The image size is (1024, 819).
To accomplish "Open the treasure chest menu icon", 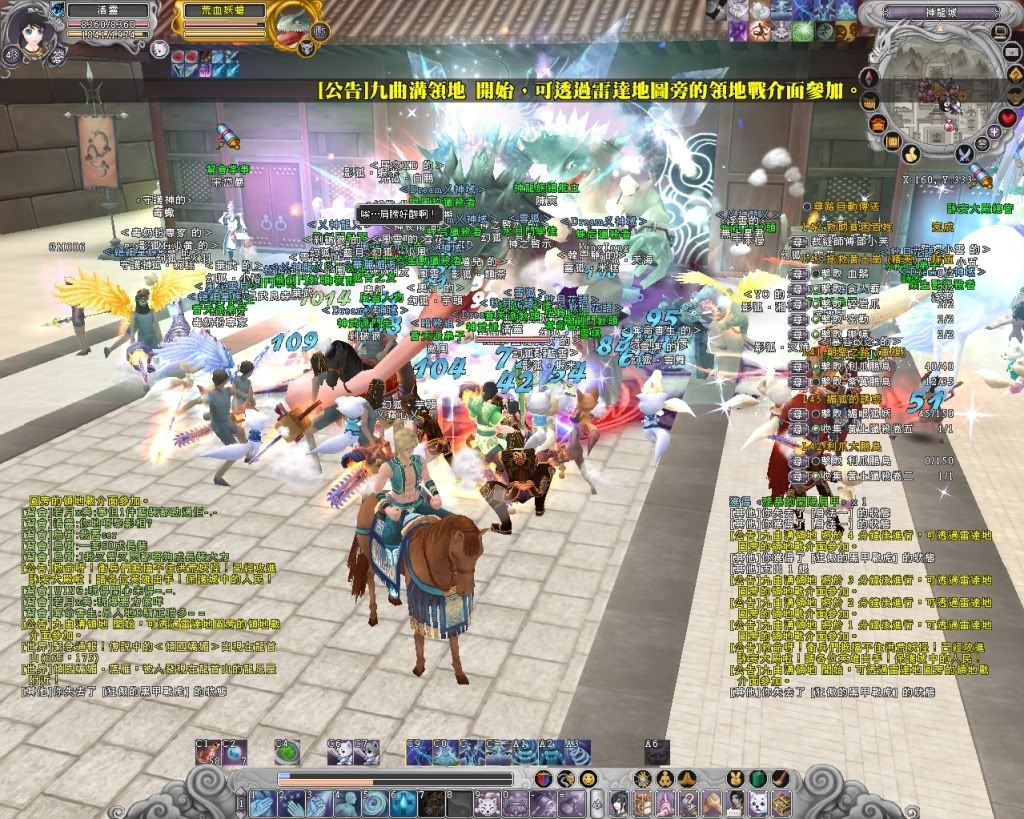I will point(781,802).
